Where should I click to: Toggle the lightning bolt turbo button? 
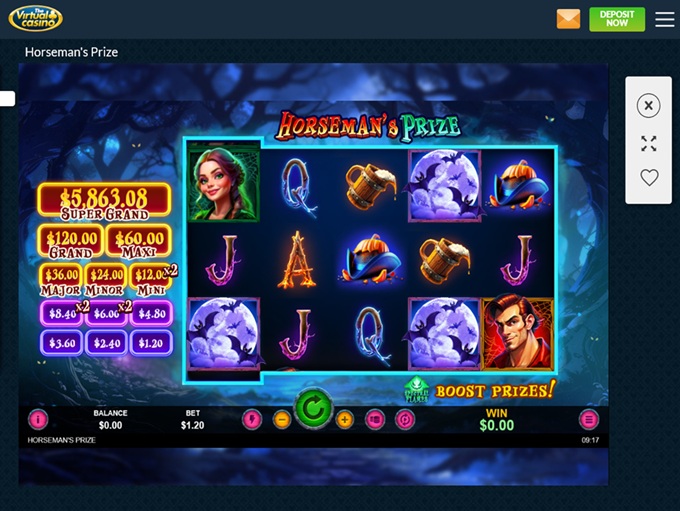[252, 420]
